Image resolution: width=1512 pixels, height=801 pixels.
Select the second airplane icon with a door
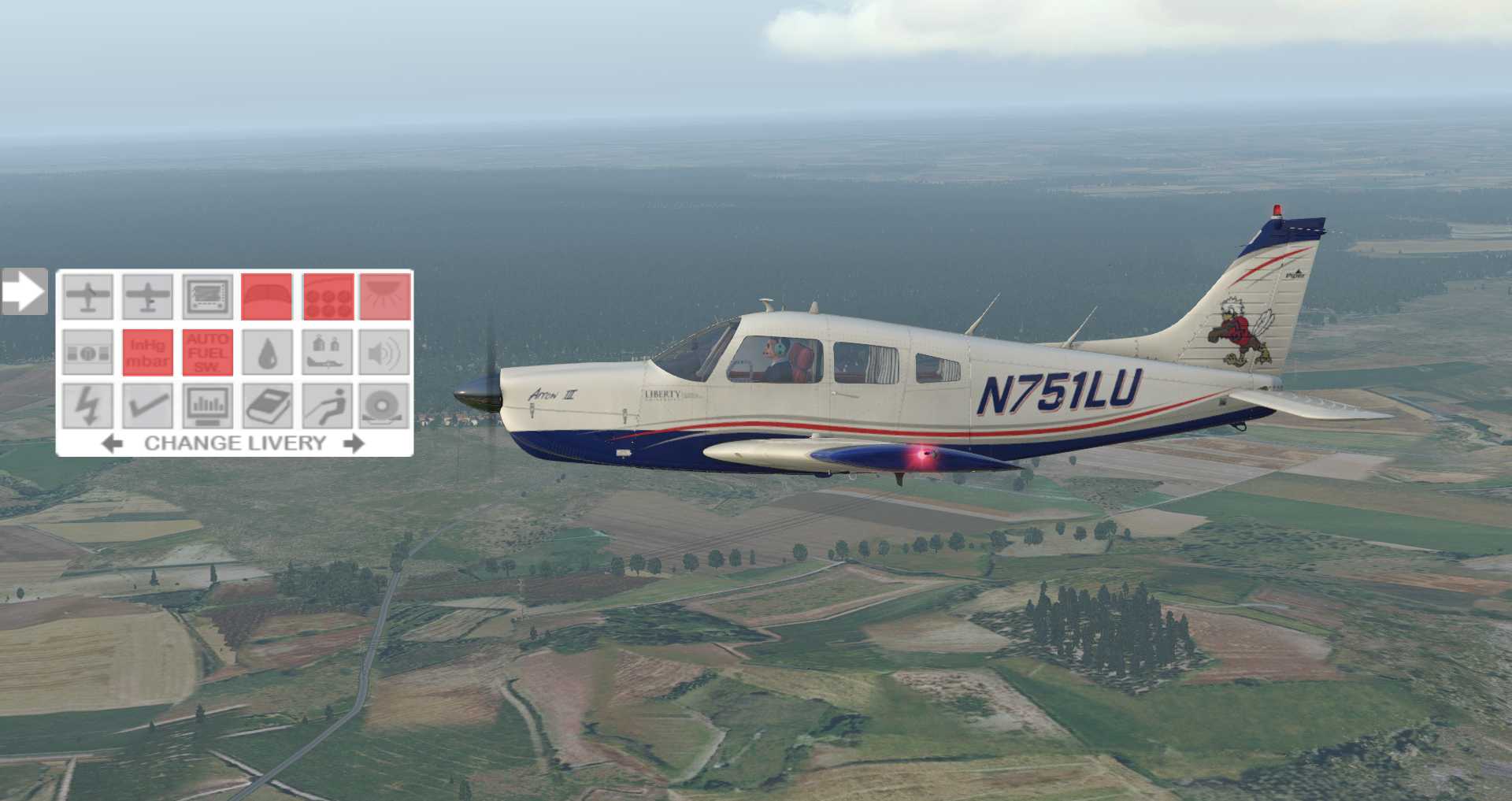pos(147,297)
